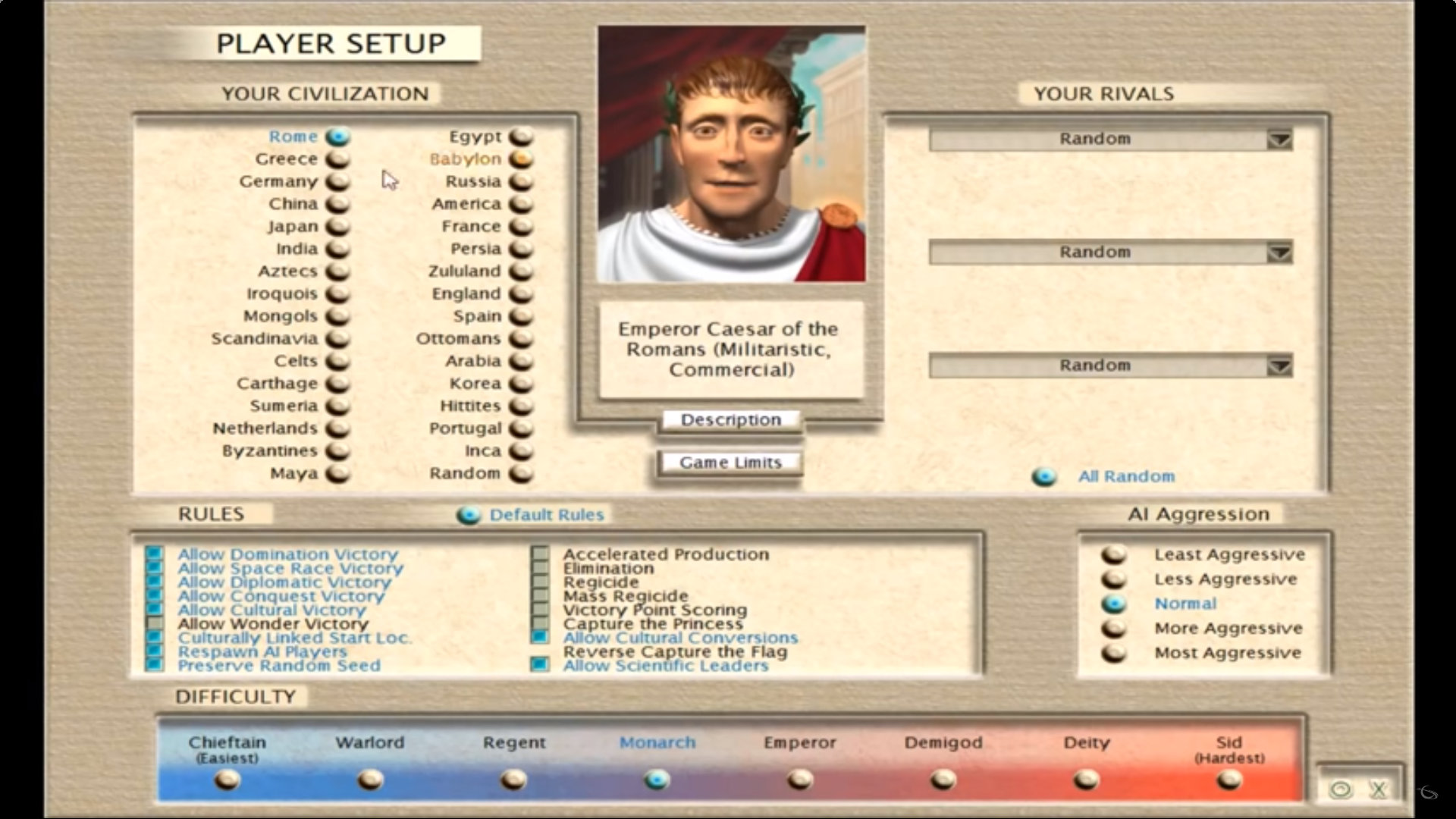Turn on Victory Point Scoring
This screenshot has width=1456, height=819.
tap(540, 610)
